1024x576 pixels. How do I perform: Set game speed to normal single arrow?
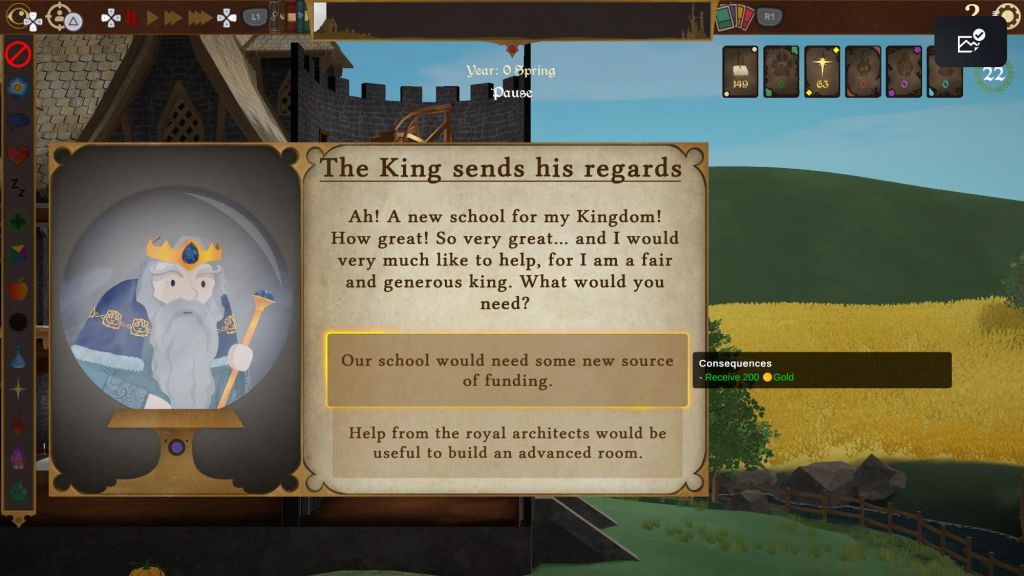click(x=153, y=17)
